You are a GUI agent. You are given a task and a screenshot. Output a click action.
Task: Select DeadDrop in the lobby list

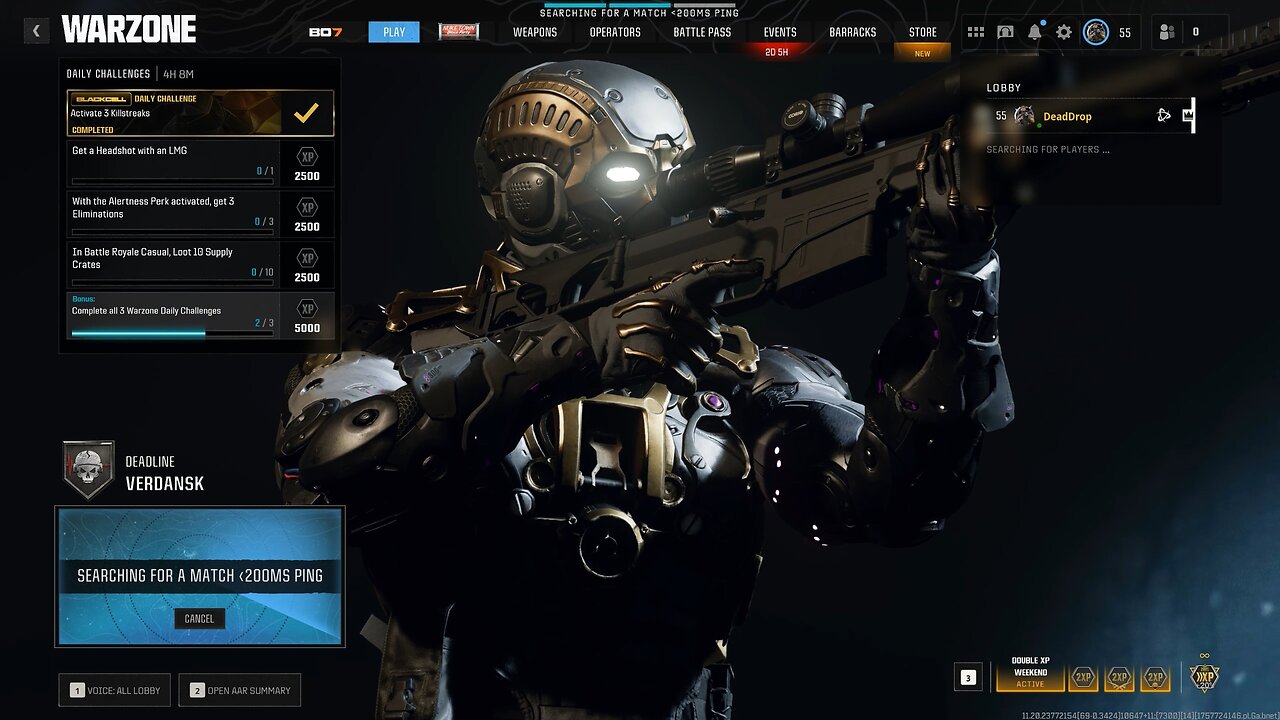coord(1067,116)
